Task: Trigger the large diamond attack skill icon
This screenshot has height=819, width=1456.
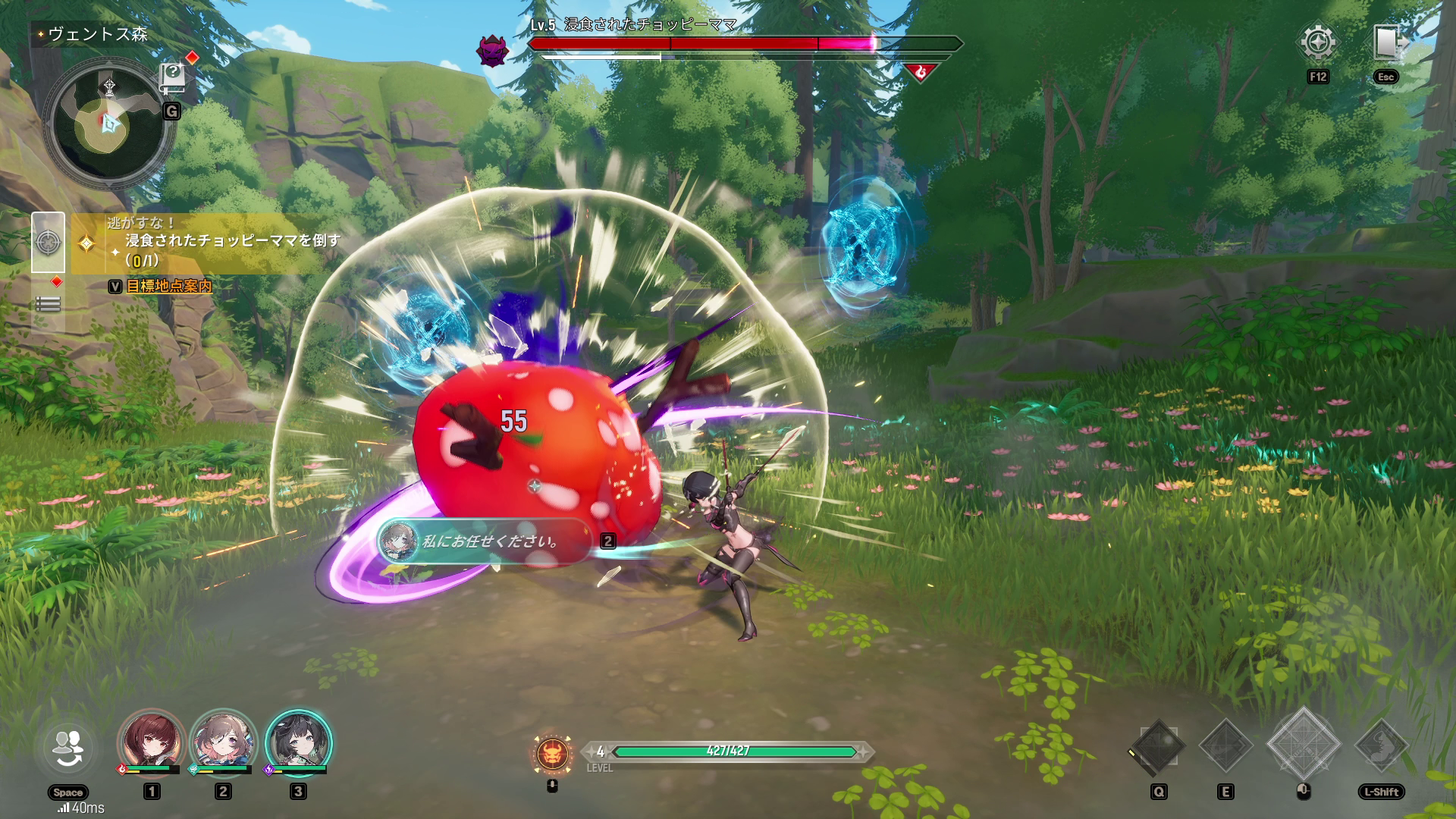Action: 1304,745
